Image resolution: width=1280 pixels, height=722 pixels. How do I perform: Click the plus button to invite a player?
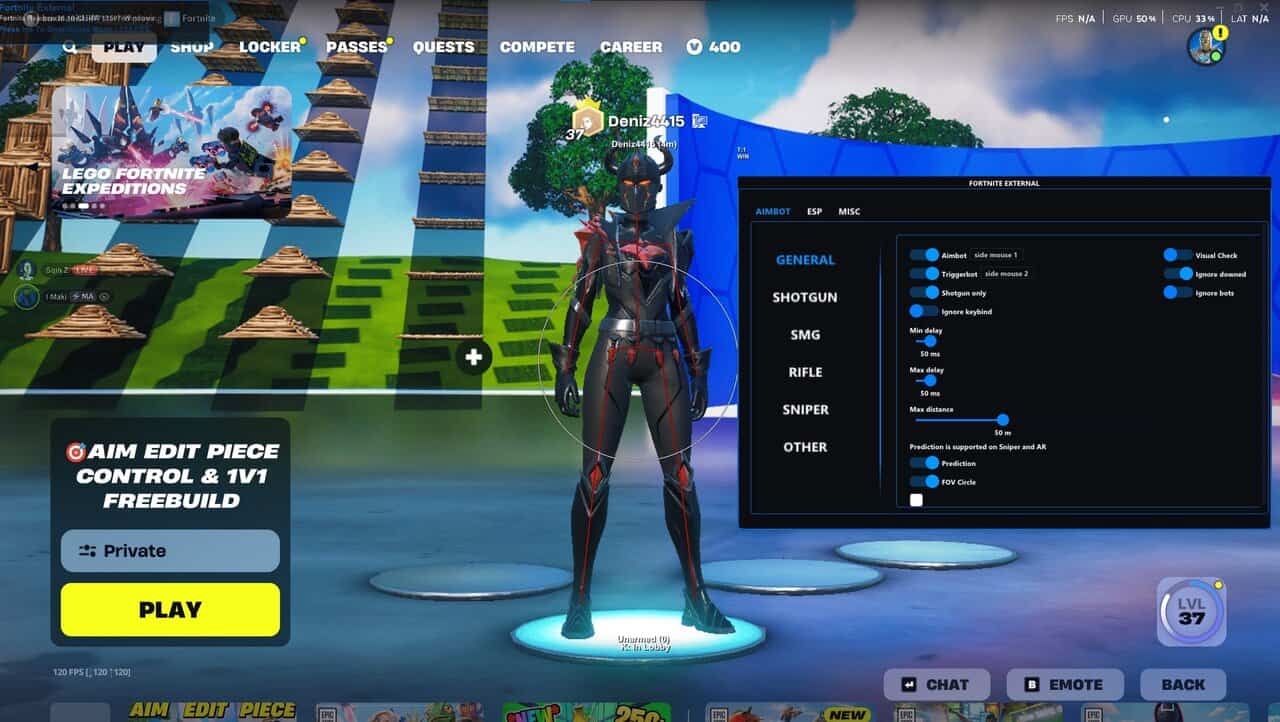[474, 357]
